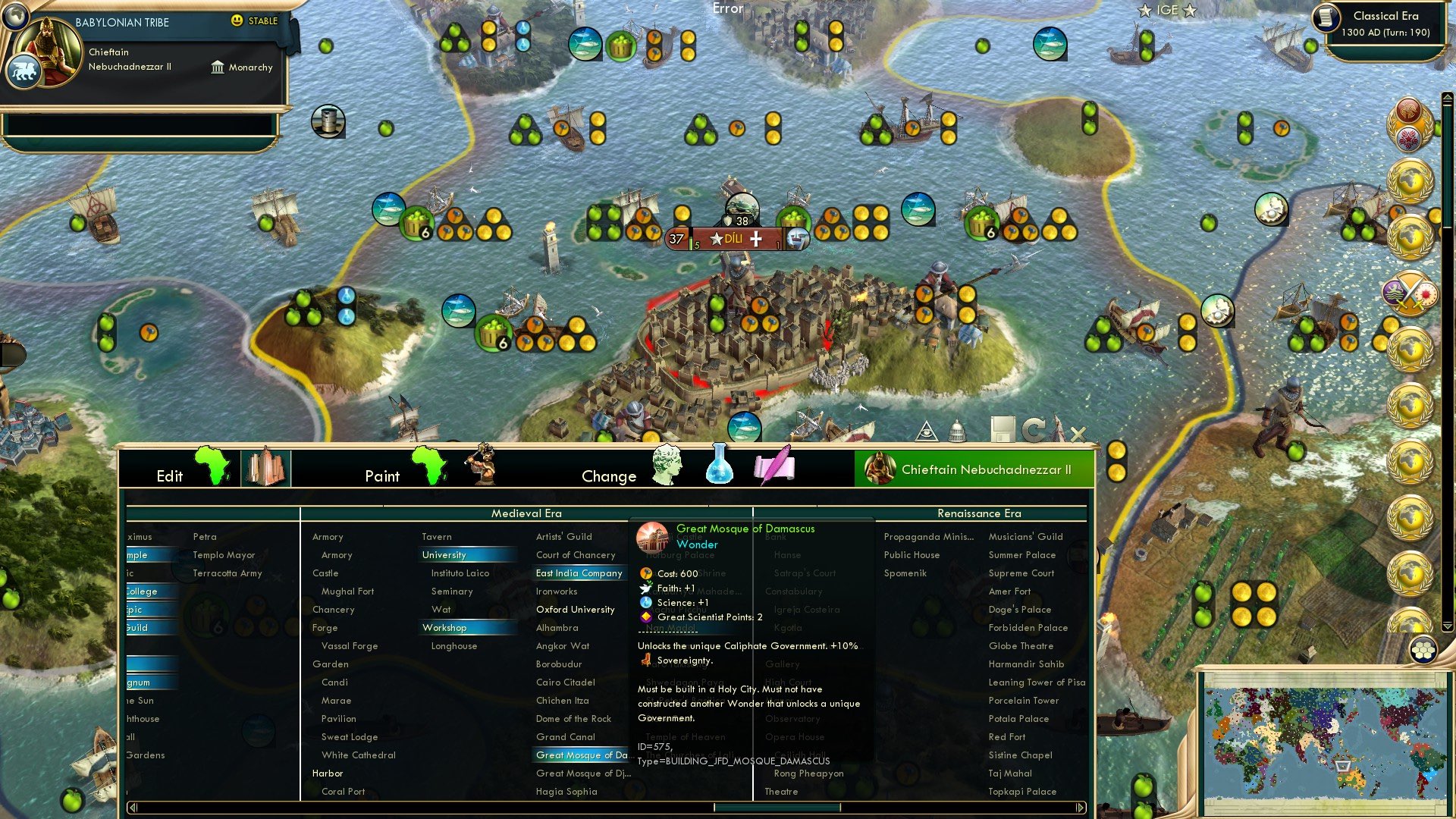Click the circular reload arrow icon

[1034, 428]
